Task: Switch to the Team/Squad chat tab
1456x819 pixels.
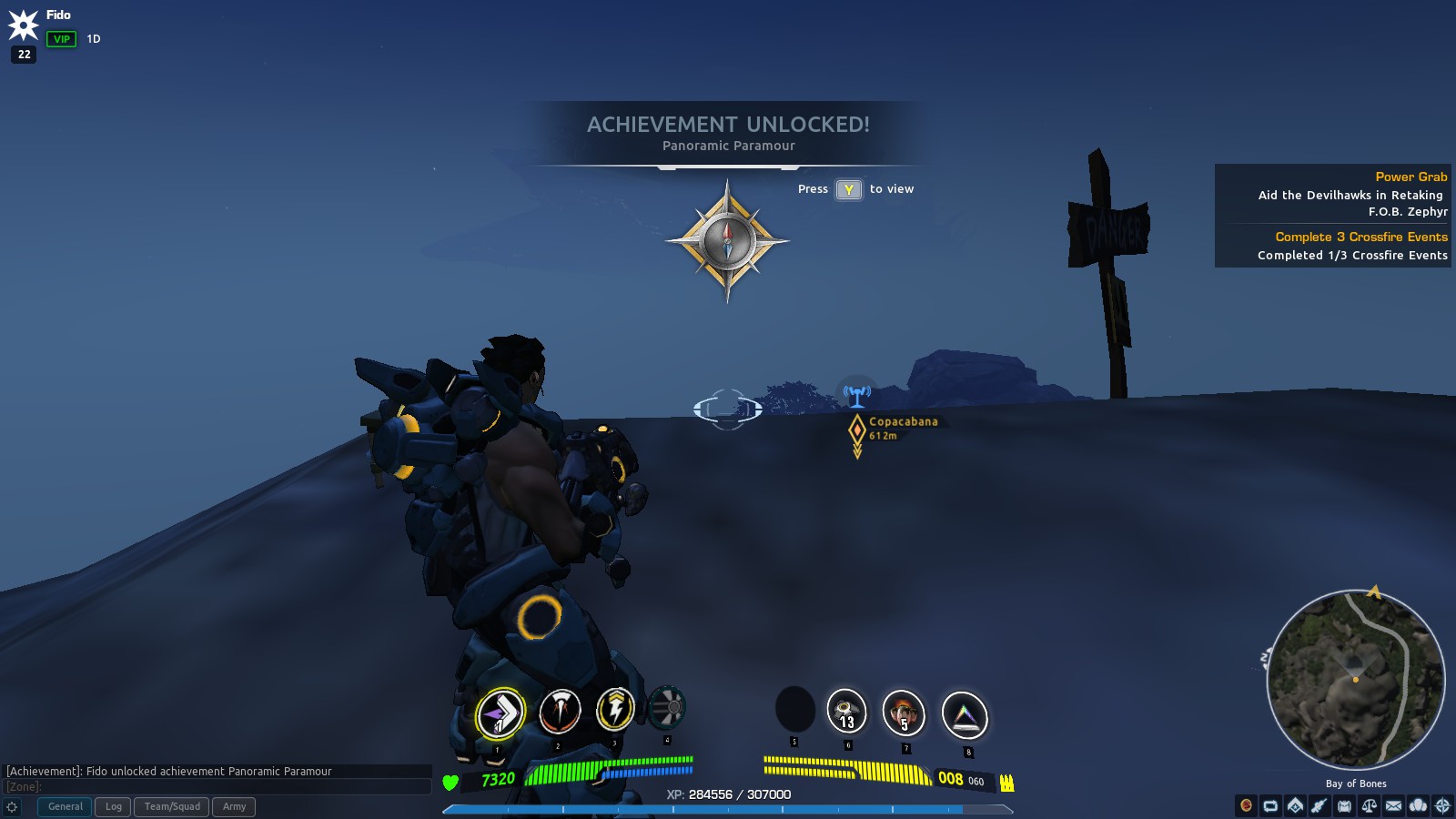Action: coord(170,806)
